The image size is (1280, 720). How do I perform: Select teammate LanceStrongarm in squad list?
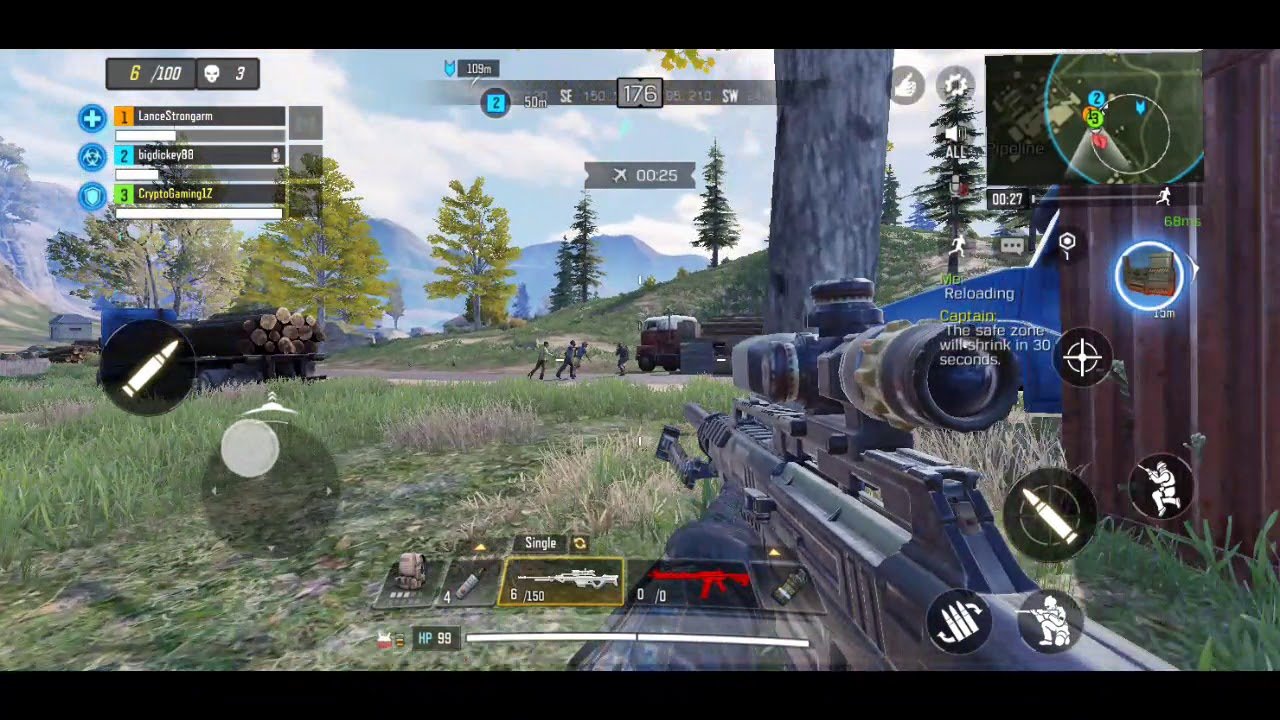(200, 117)
